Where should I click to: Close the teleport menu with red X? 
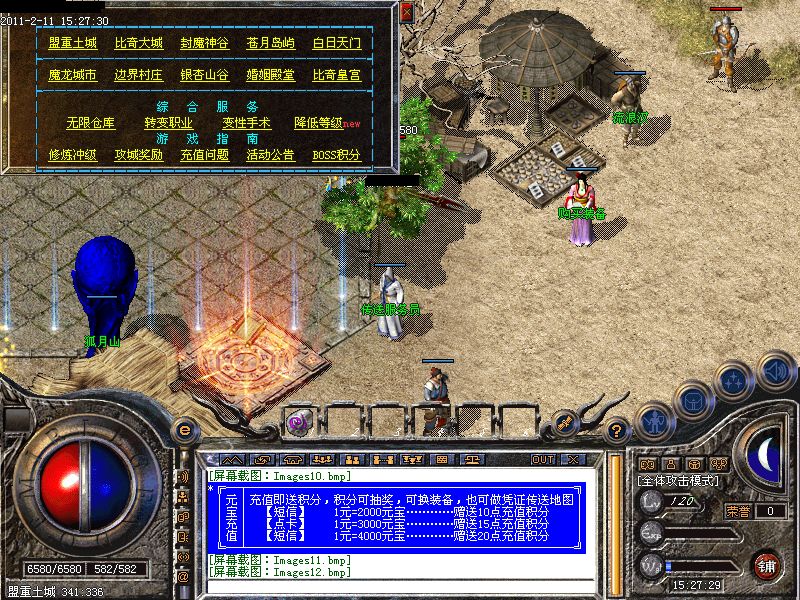[x=407, y=12]
